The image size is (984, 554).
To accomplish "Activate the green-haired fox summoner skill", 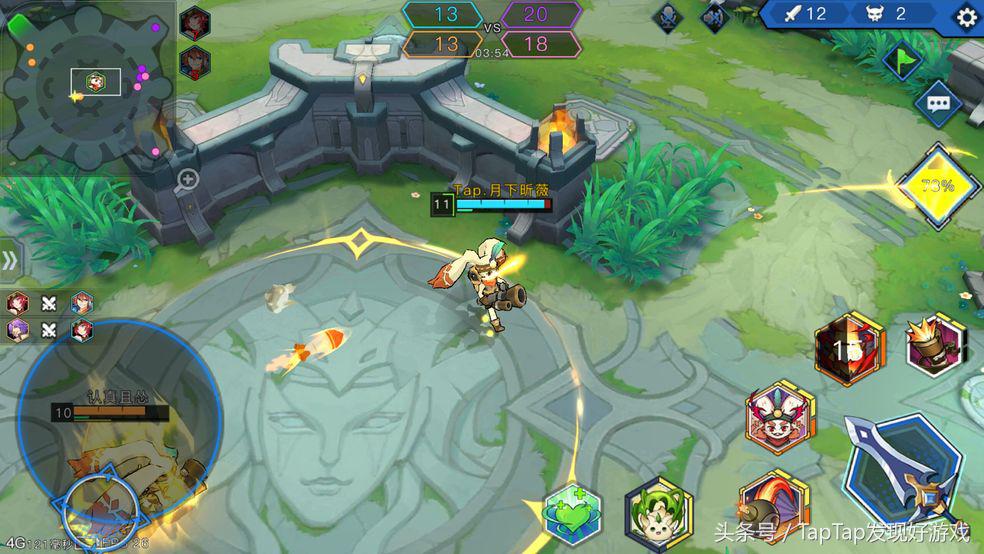I will 658,512.
